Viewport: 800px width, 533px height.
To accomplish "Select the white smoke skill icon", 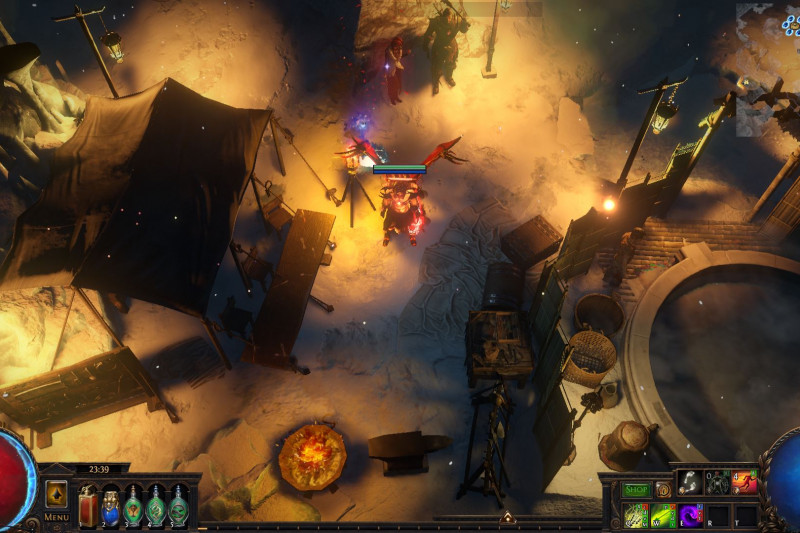I will click(x=689, y=482).
